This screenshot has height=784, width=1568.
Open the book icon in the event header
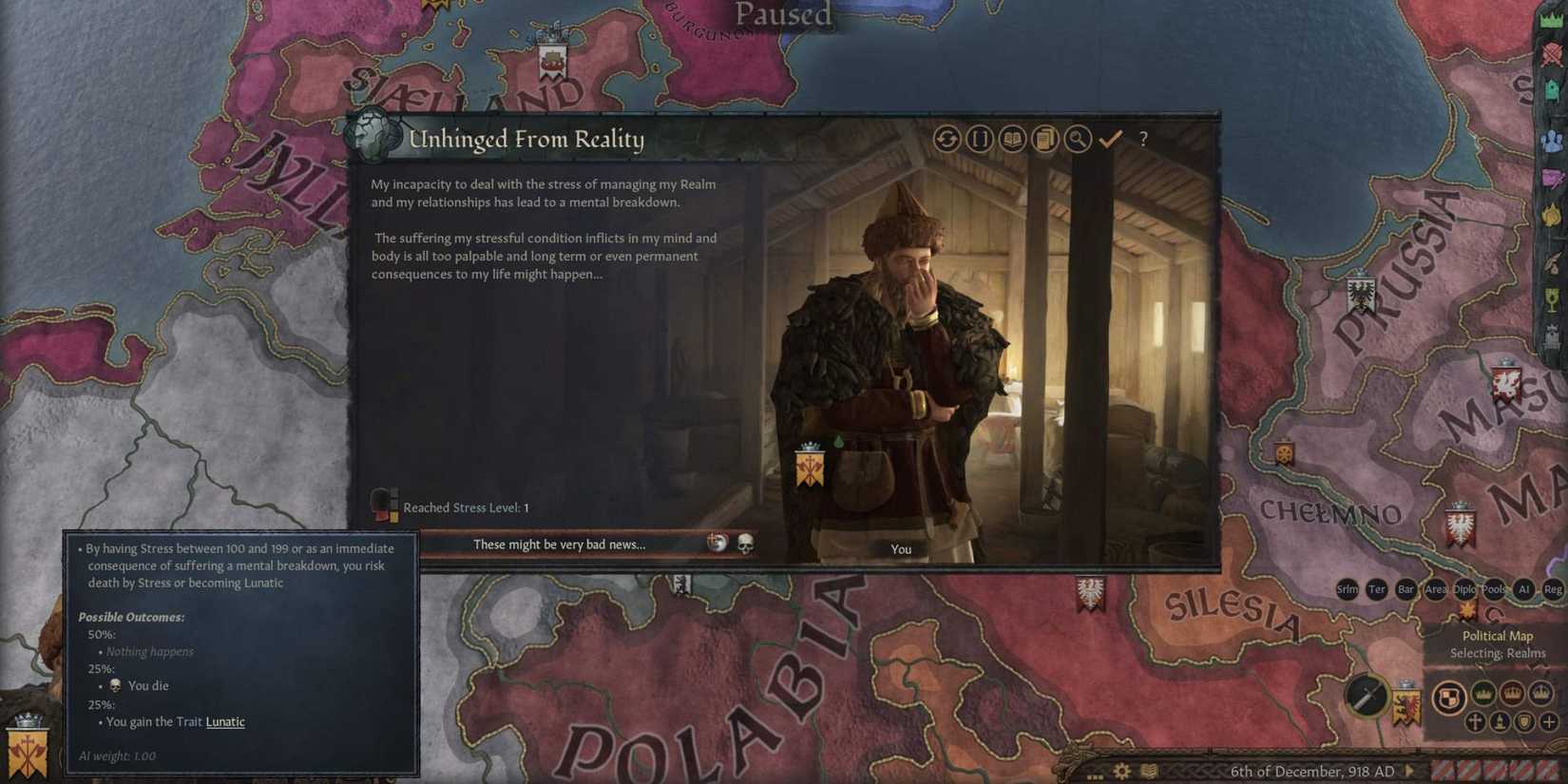[1012, 139]
